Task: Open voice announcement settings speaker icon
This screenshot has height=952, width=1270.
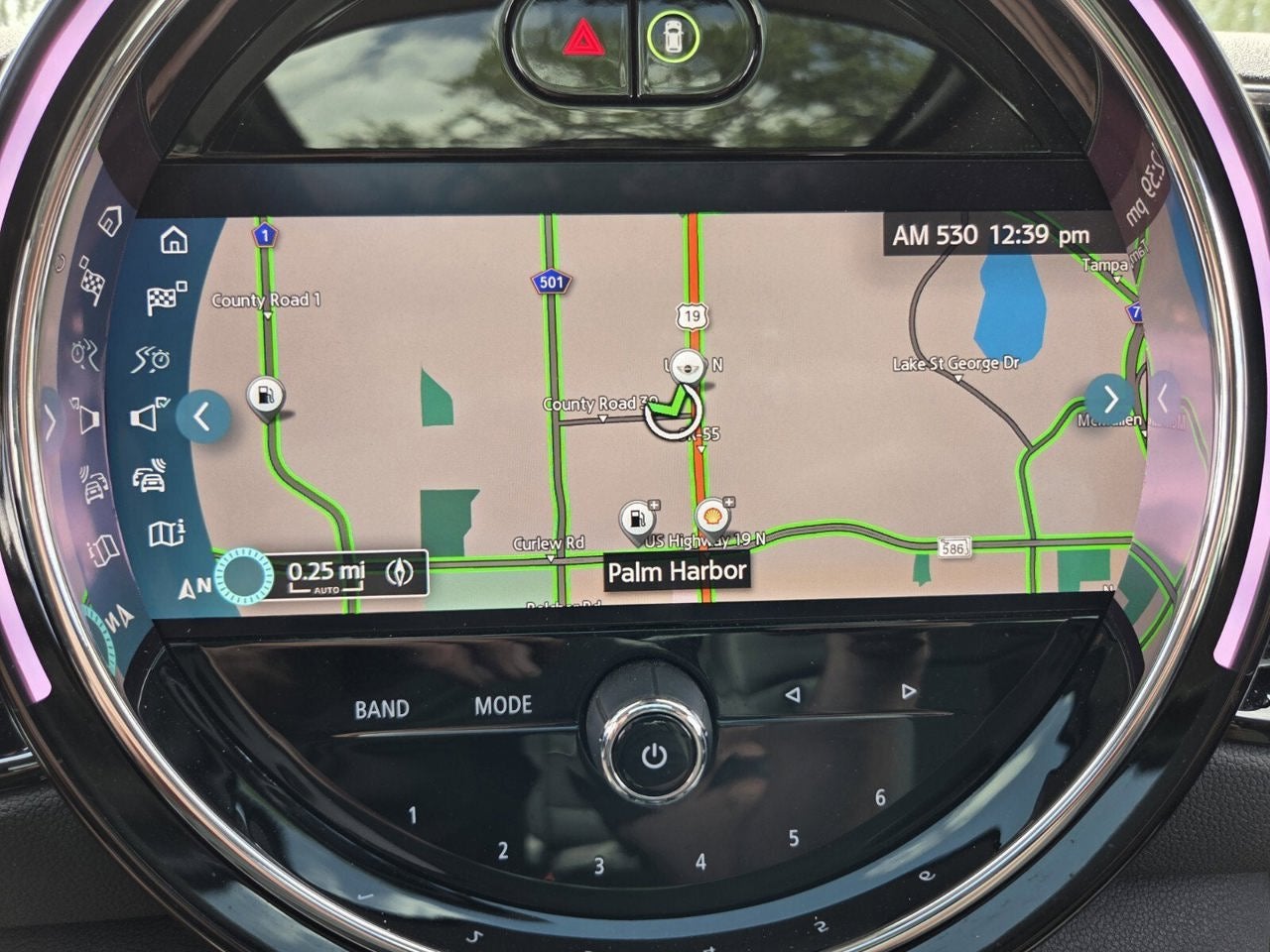Action: 146,417
